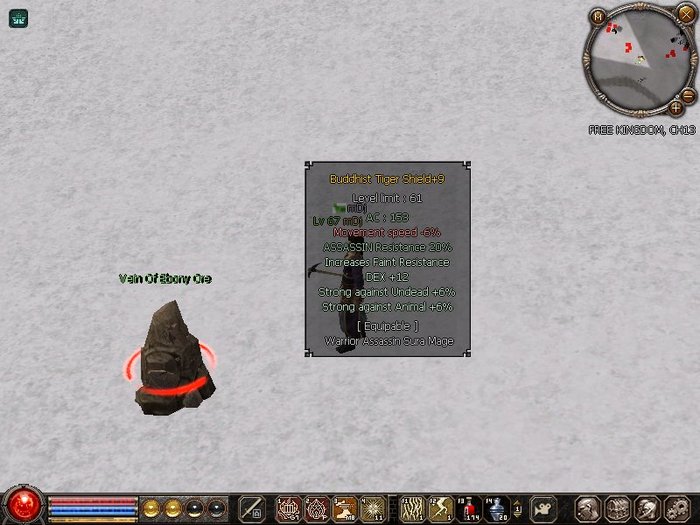The width and height of the screenshot is (700, 525).
Task: Use the blue mana potion in quickslot
Action: (496, 509)
